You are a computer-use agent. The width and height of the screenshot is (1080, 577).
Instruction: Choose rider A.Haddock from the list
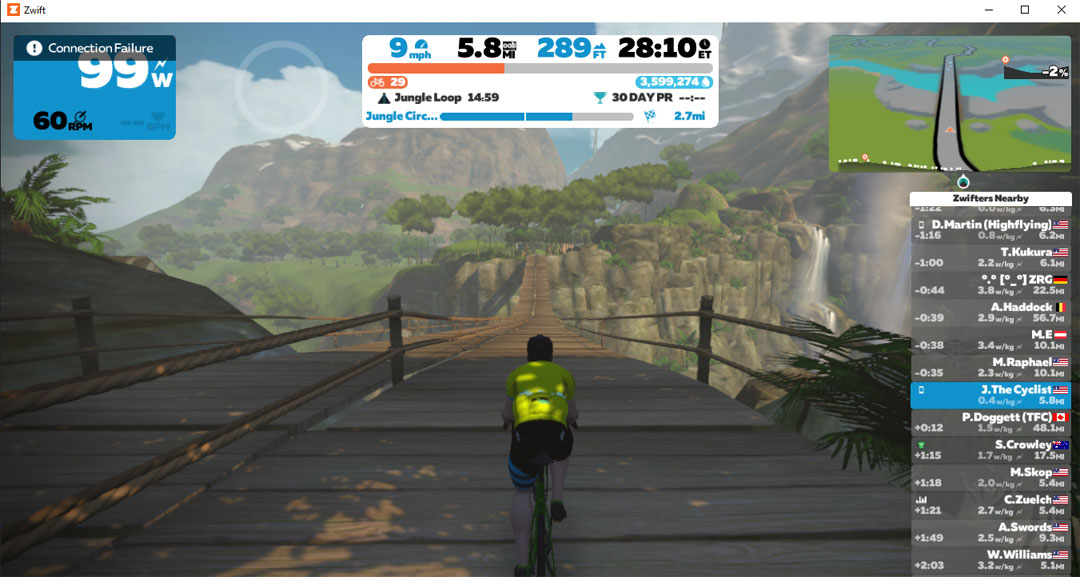coord(990,312)
